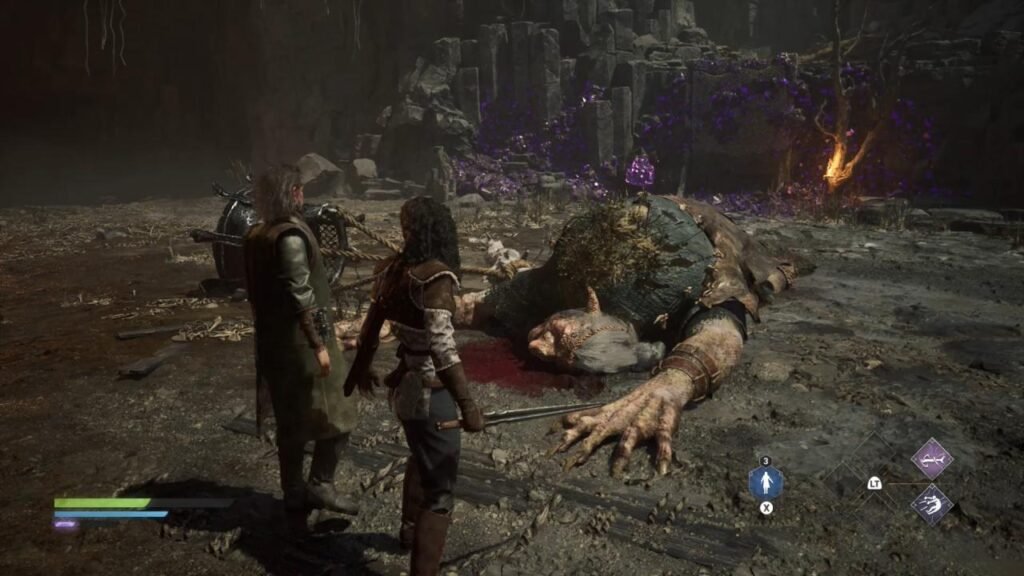The image size is (1024, 576).
Task: Select the upper purple diamond spell icon
Action: pyautogui.click(x=931, y=458)
